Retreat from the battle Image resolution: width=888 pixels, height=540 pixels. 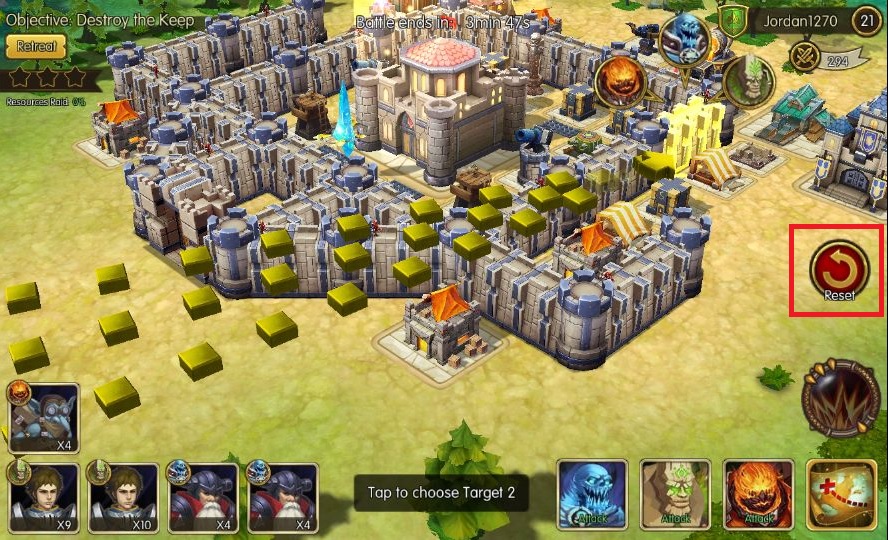36,46
